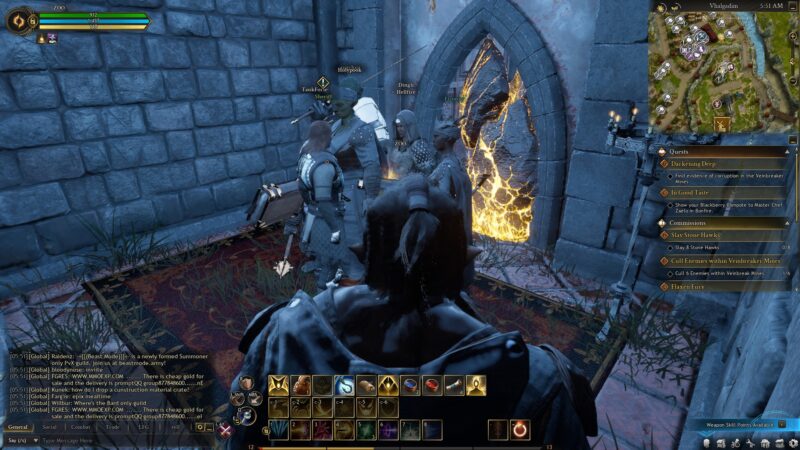
Task: Switch to the General chat tab
Action: [x=21, y=427]
